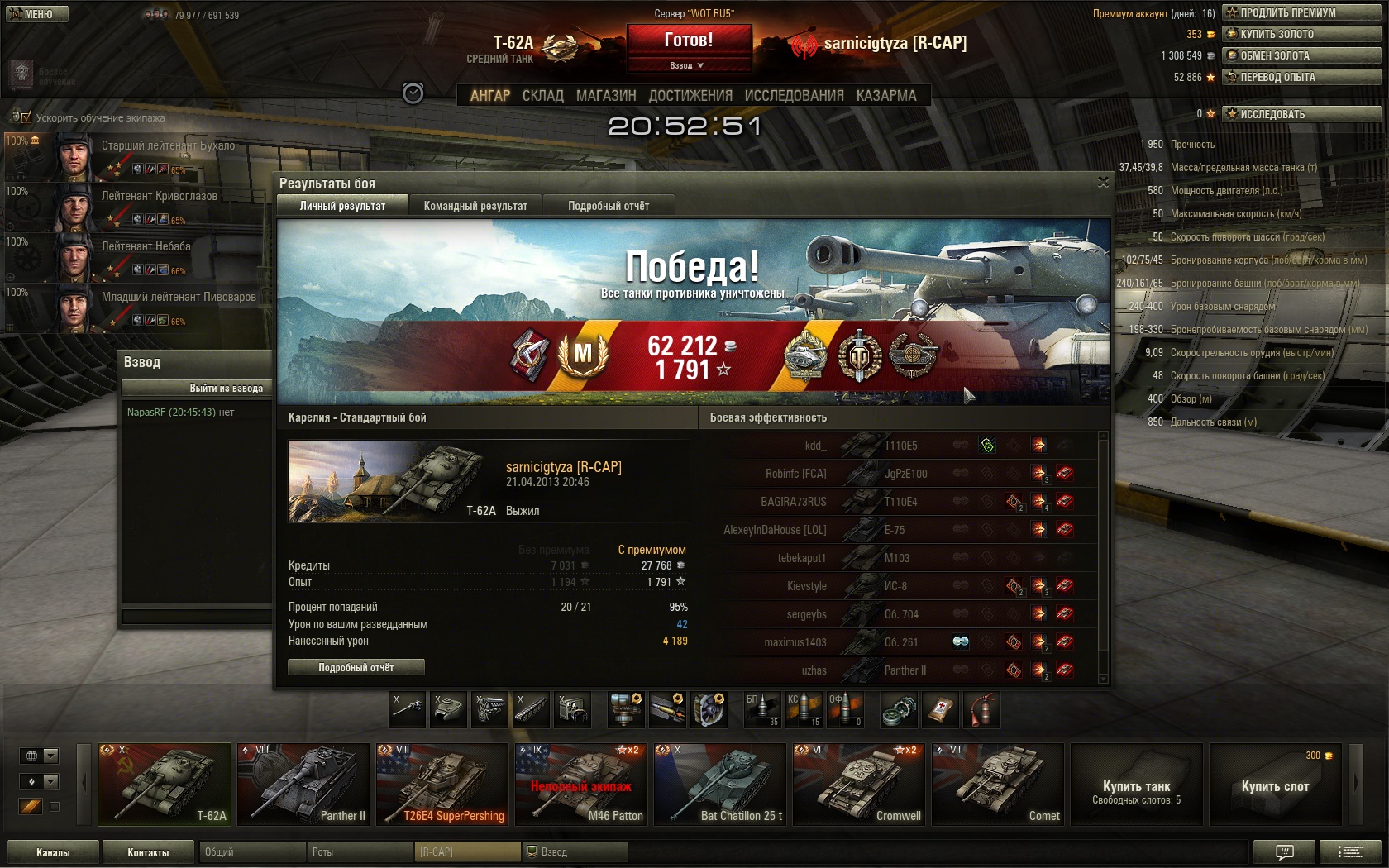Close the battle results window
This screenshot has height=868, width=1389.
point(1103,182)
